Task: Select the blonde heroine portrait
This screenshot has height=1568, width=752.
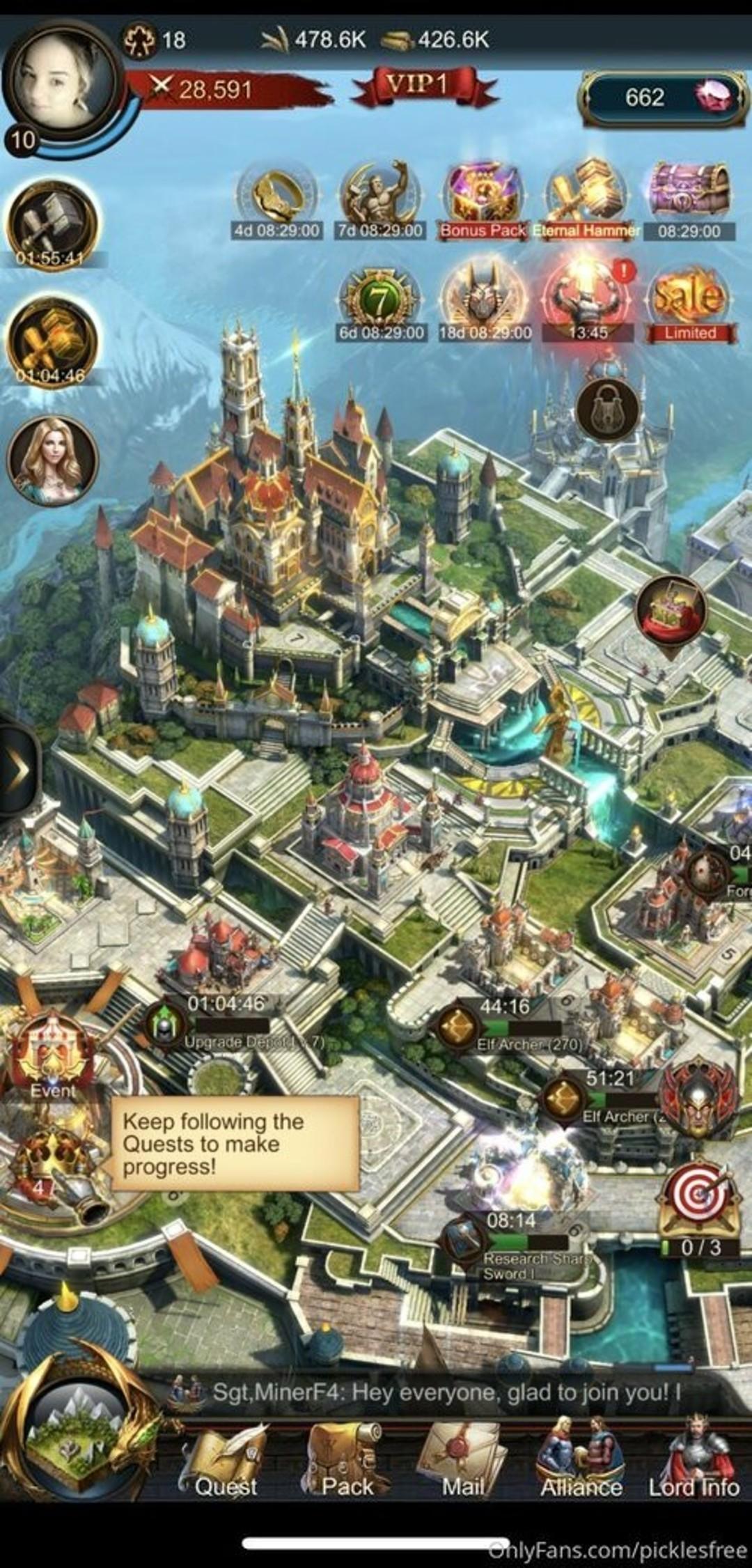Action: coord(52,460)
